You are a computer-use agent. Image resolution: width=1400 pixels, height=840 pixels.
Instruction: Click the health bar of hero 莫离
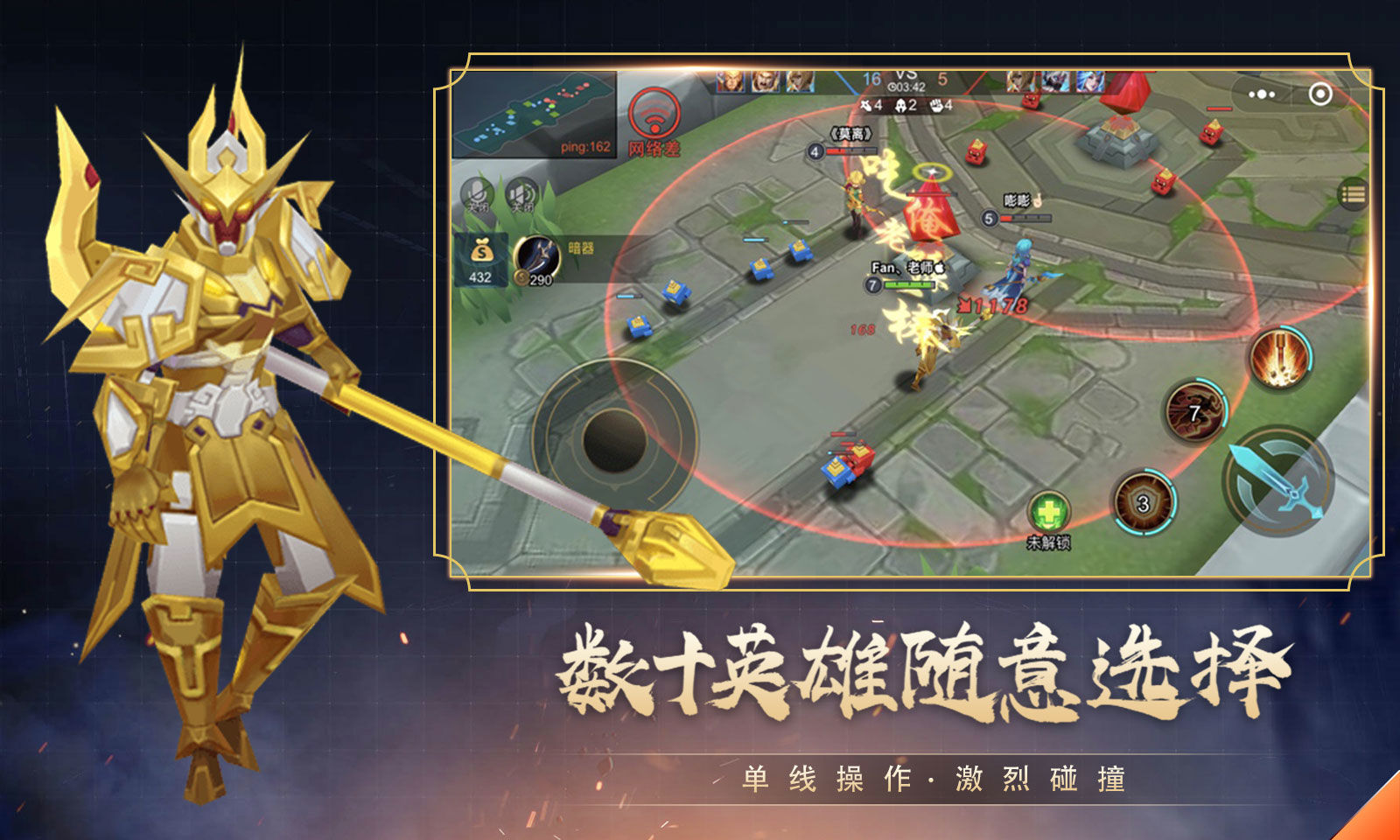point(850,150)
